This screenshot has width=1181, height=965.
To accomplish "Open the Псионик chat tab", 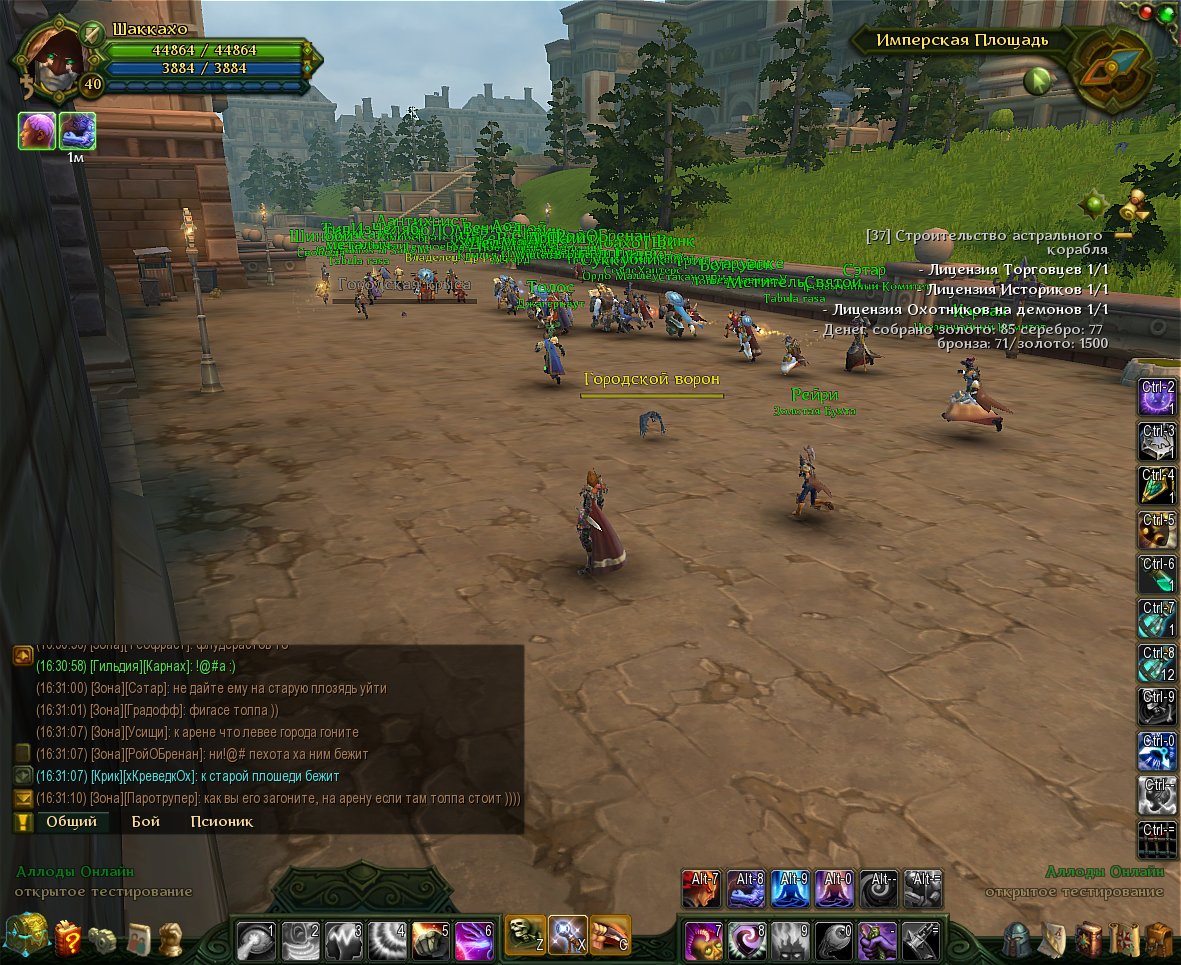I will coord(221,822).
